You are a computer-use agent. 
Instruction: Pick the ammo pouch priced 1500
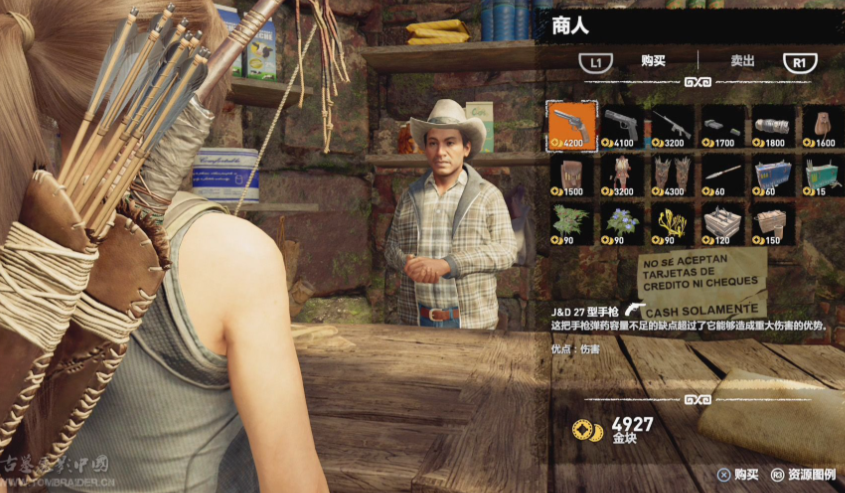click(572, 175)
